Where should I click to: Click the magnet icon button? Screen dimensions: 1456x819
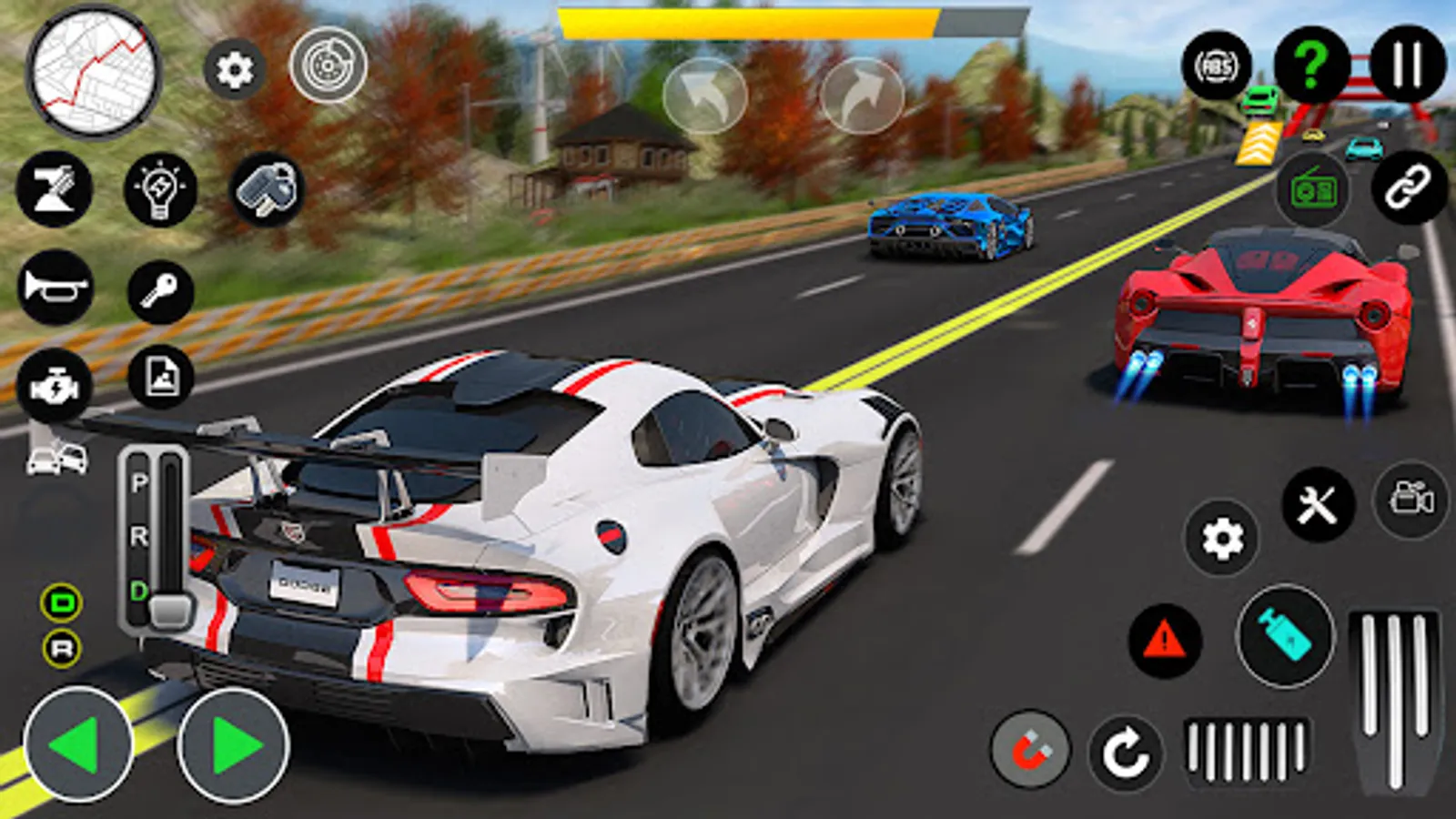tap(1030, 751)
